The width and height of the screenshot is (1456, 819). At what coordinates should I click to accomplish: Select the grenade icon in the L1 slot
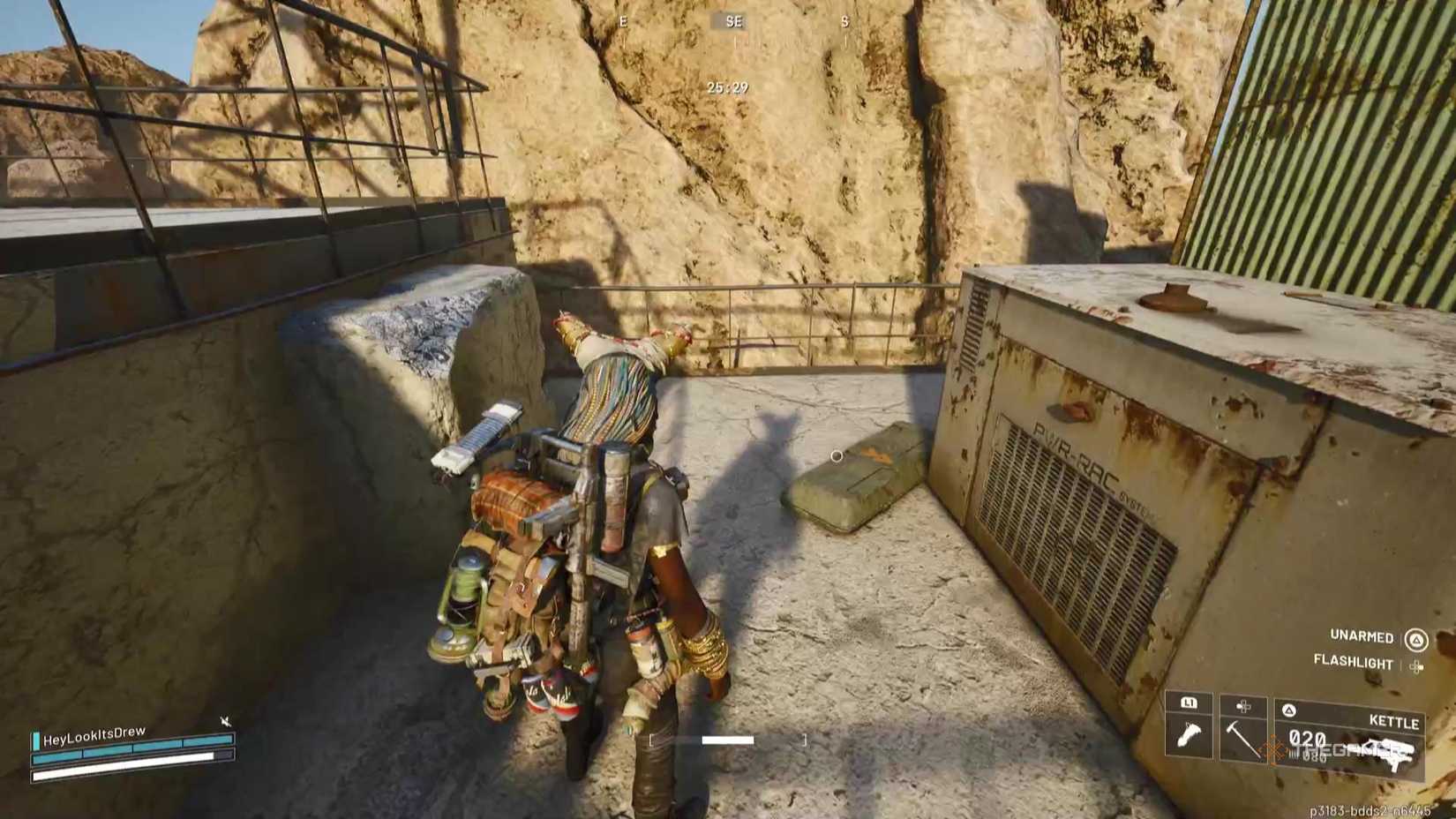1189,735
